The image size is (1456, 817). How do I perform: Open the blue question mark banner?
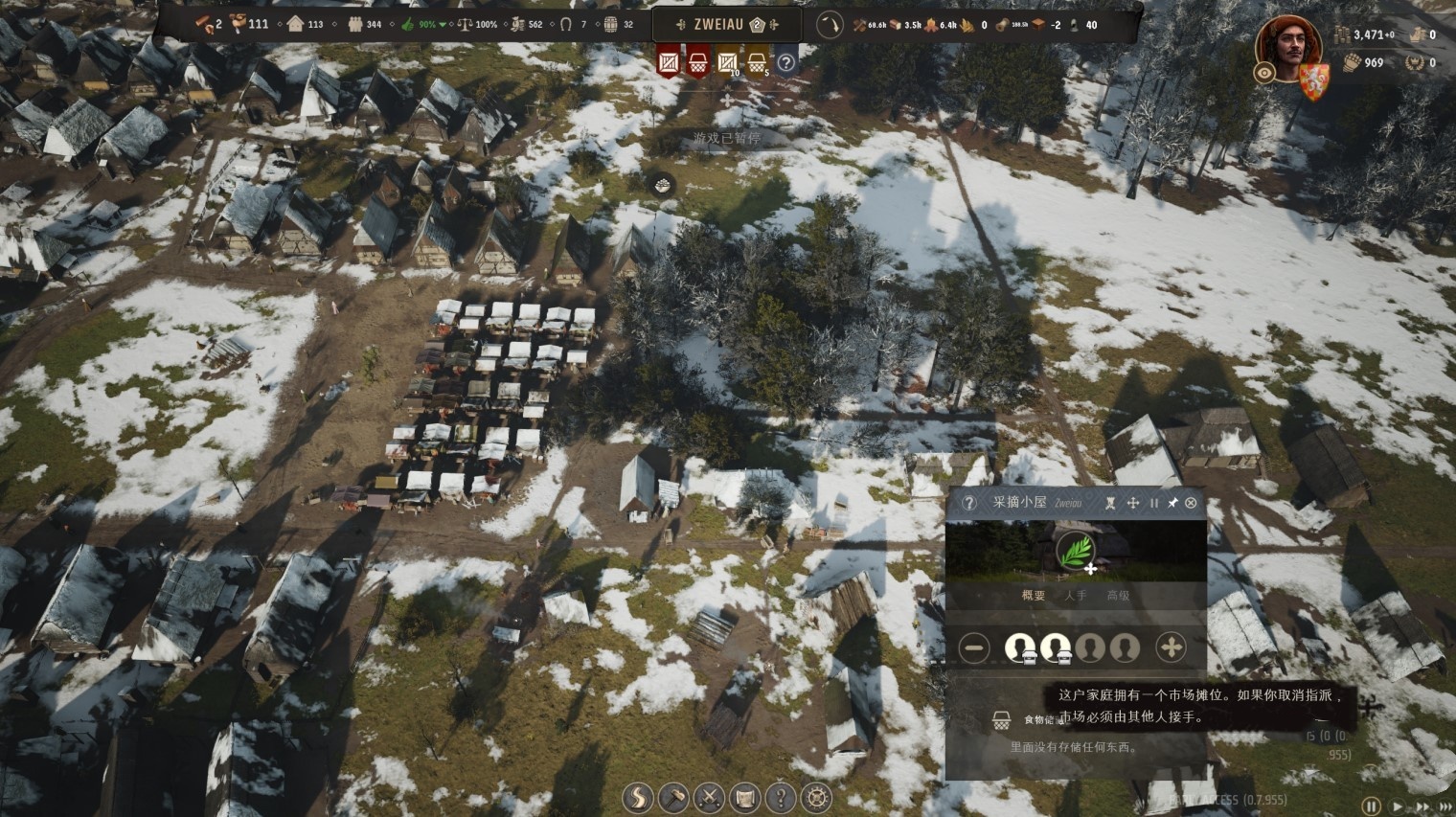coord(785,63)
